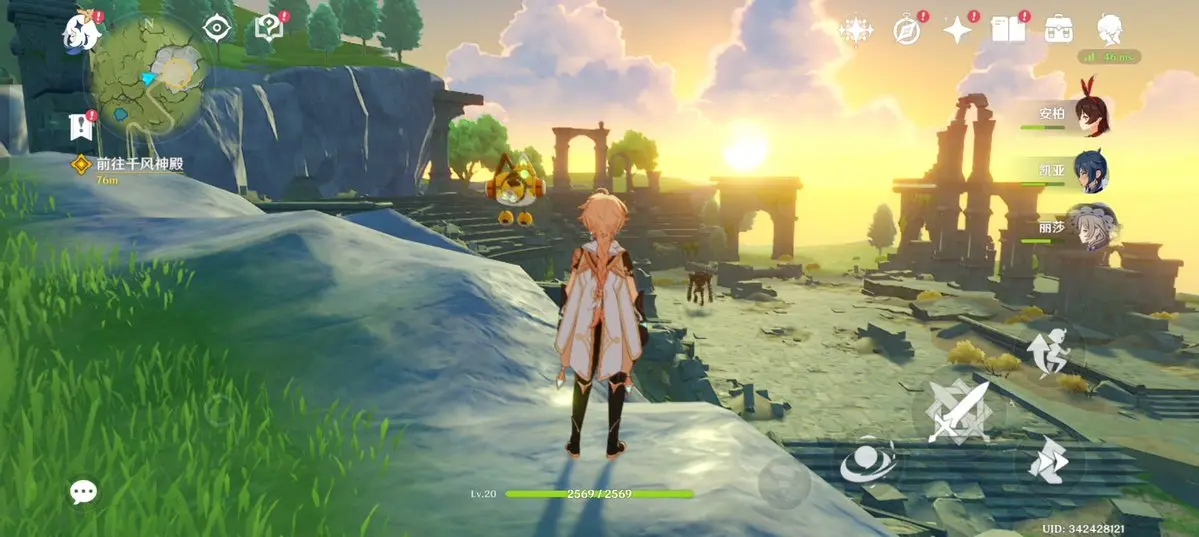Open the open-book handbook icon
This screenshot has height=537, width=1199.
click(1007, 30)
